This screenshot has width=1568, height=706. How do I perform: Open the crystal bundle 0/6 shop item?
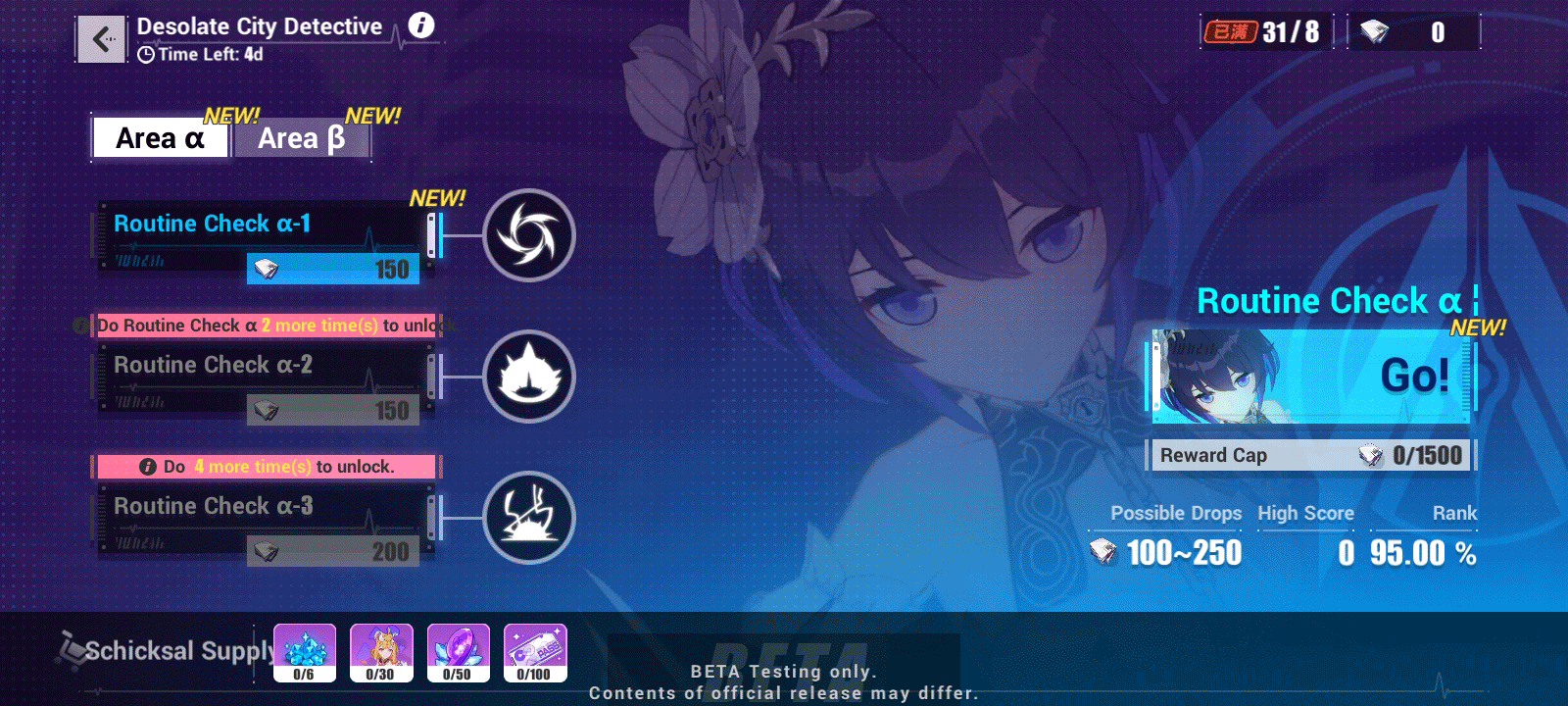tap(307, 651)
